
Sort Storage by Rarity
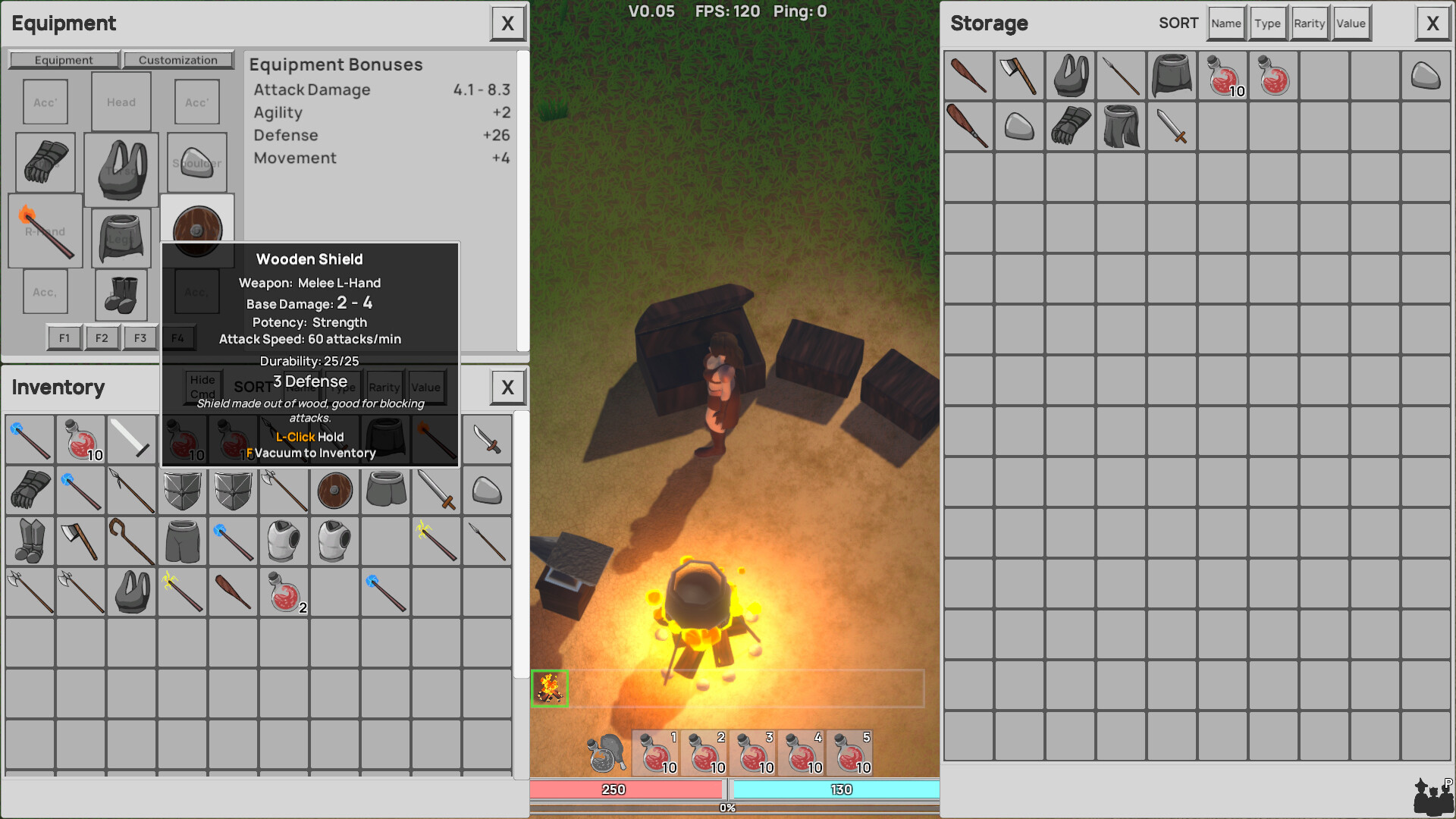pyautogui.click(x=1309, y=23)
